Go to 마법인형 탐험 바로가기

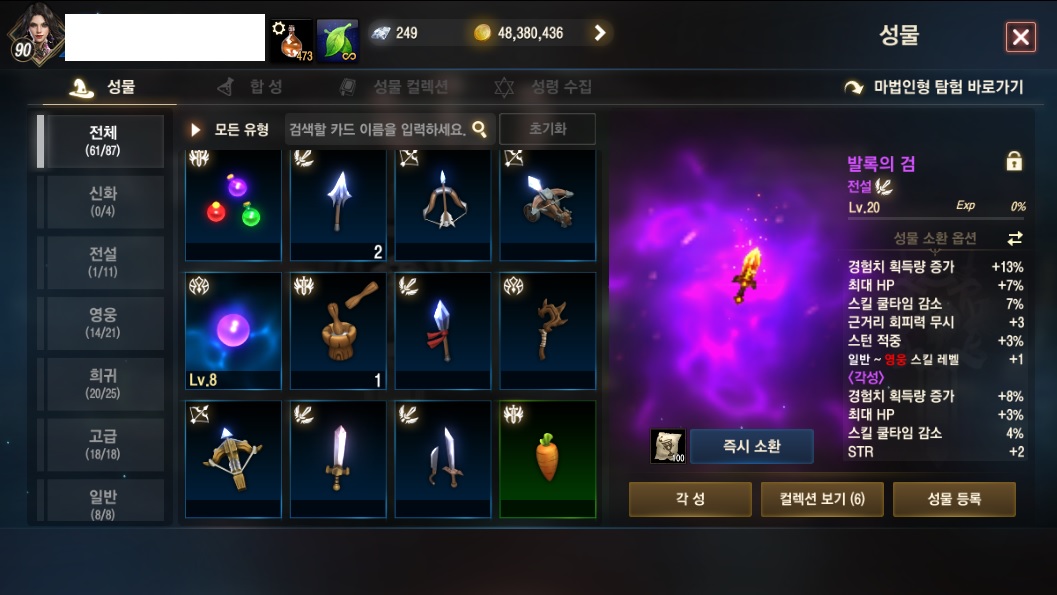coord(935,87)
